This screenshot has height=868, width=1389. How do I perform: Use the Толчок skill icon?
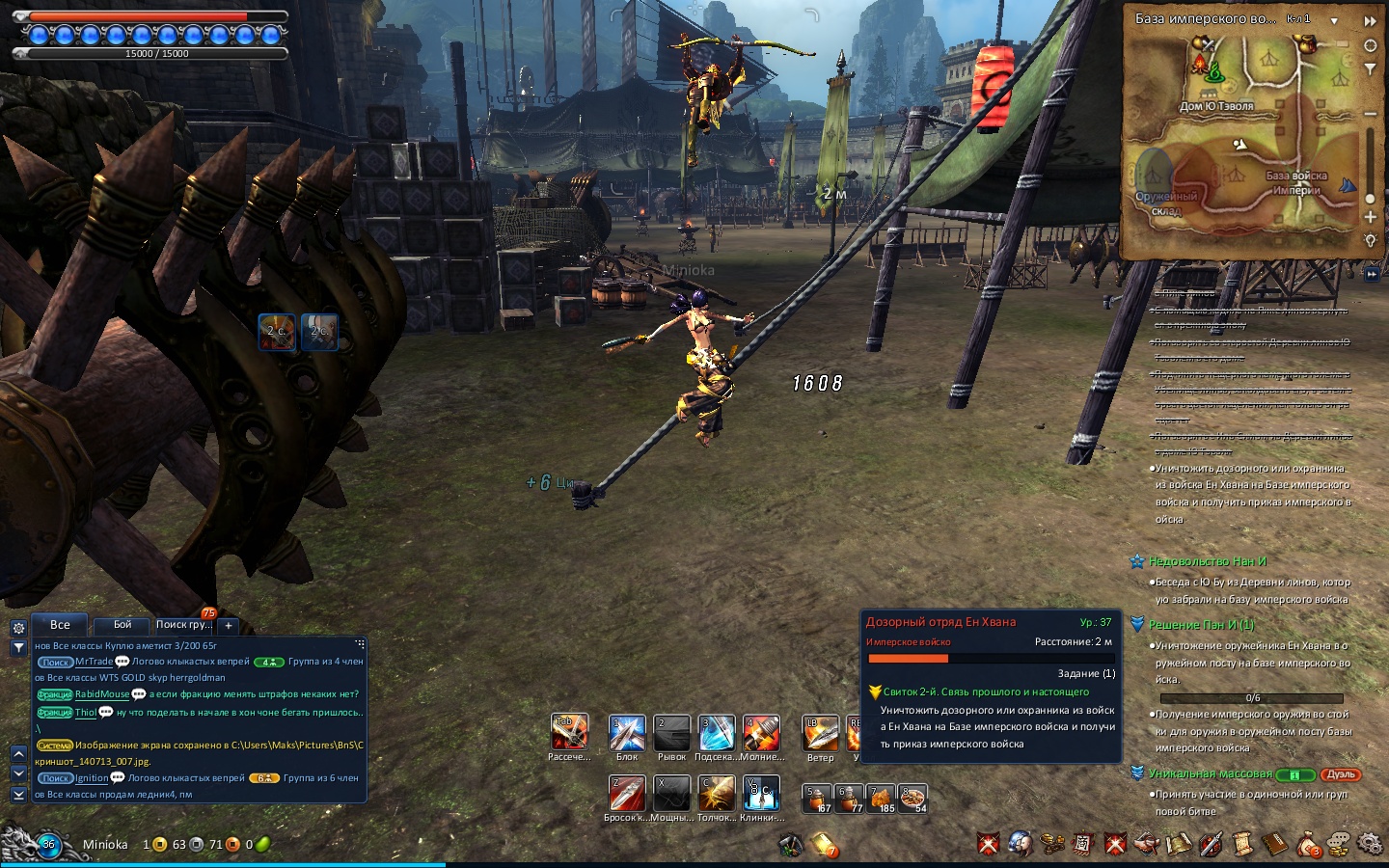click(716, 794)
